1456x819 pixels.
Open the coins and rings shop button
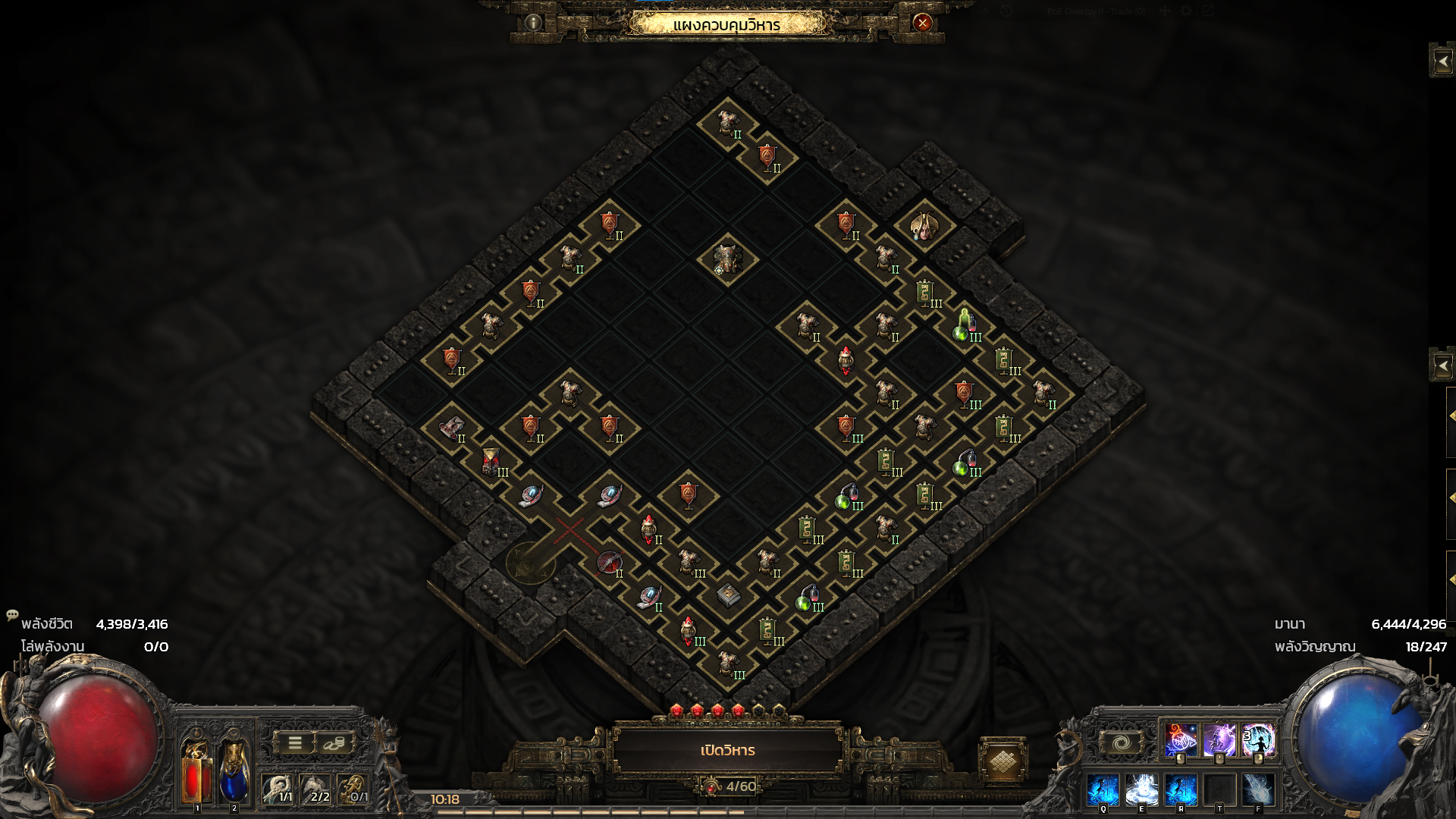coord(334,743)
